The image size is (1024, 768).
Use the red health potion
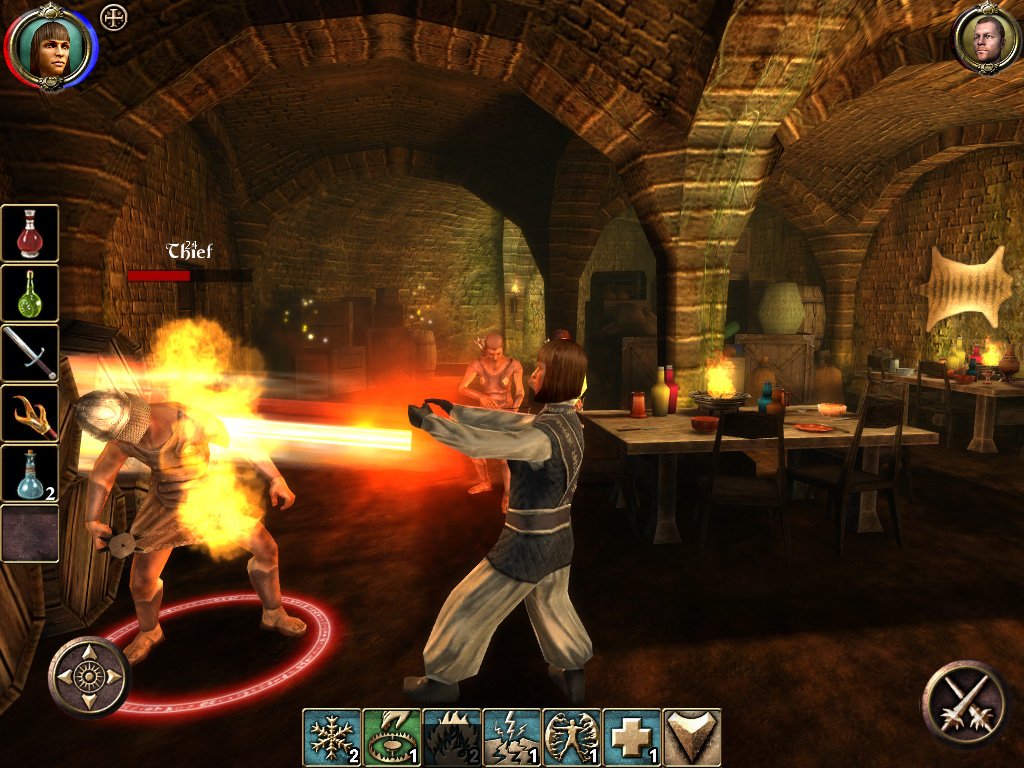tap(30, 233)
